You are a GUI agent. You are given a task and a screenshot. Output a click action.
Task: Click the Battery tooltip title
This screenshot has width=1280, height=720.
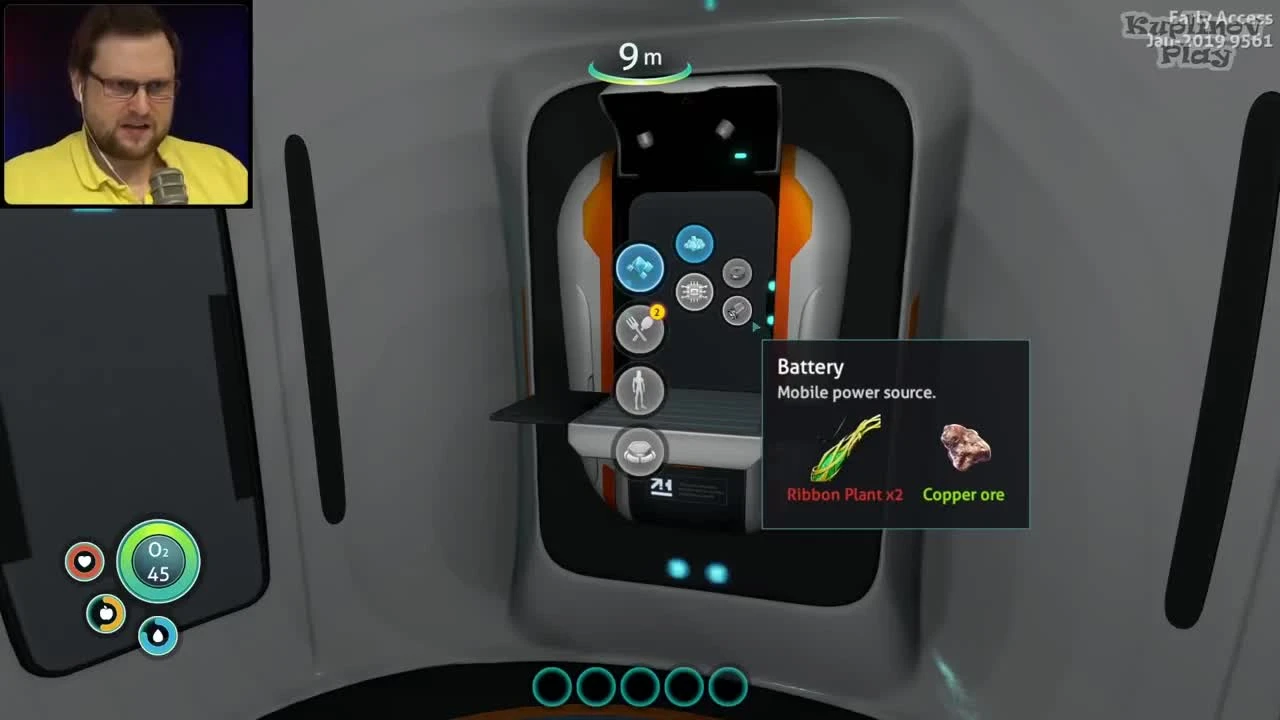(810, 367)
